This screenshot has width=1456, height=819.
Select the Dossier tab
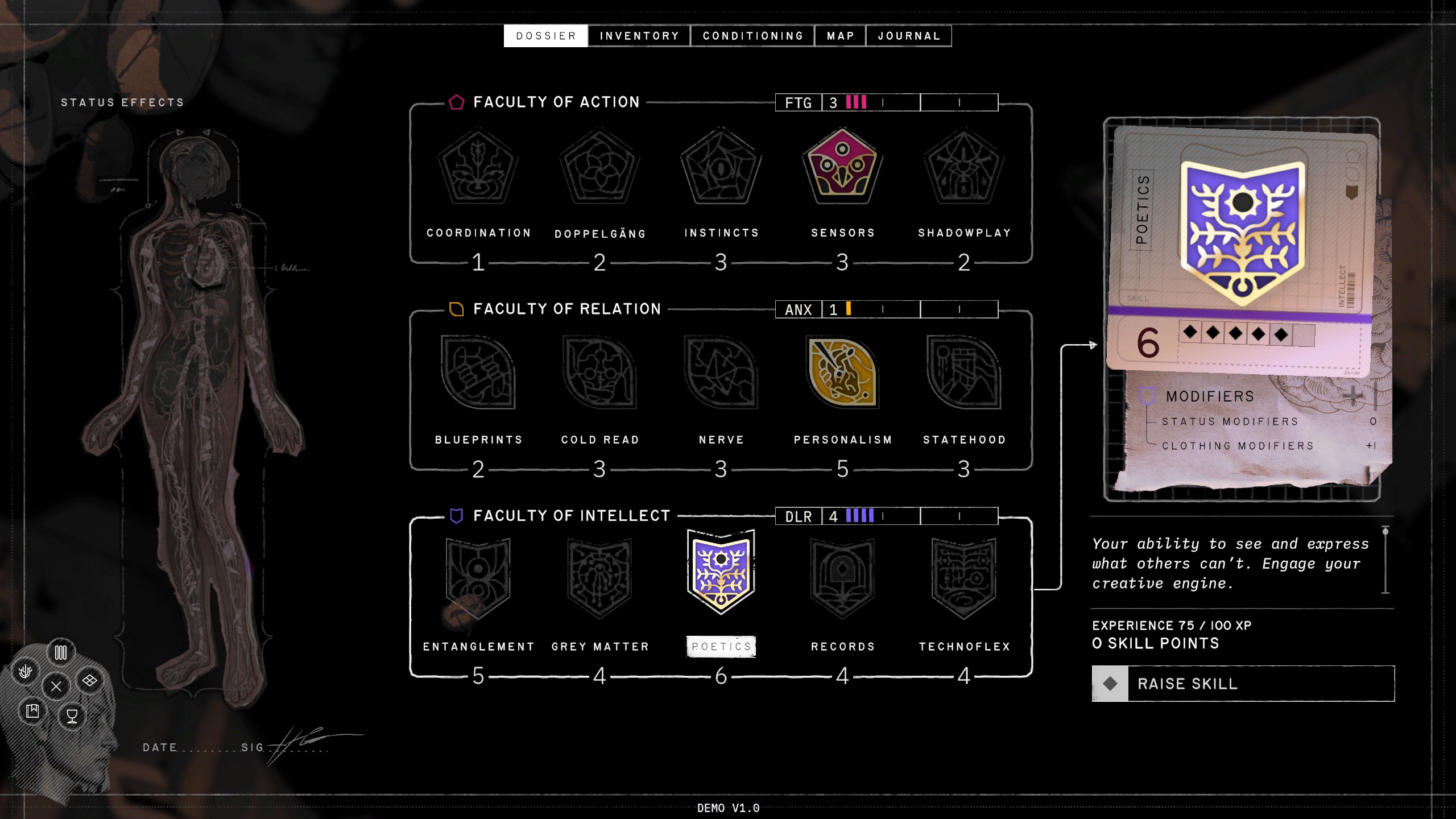click(546, 36)
